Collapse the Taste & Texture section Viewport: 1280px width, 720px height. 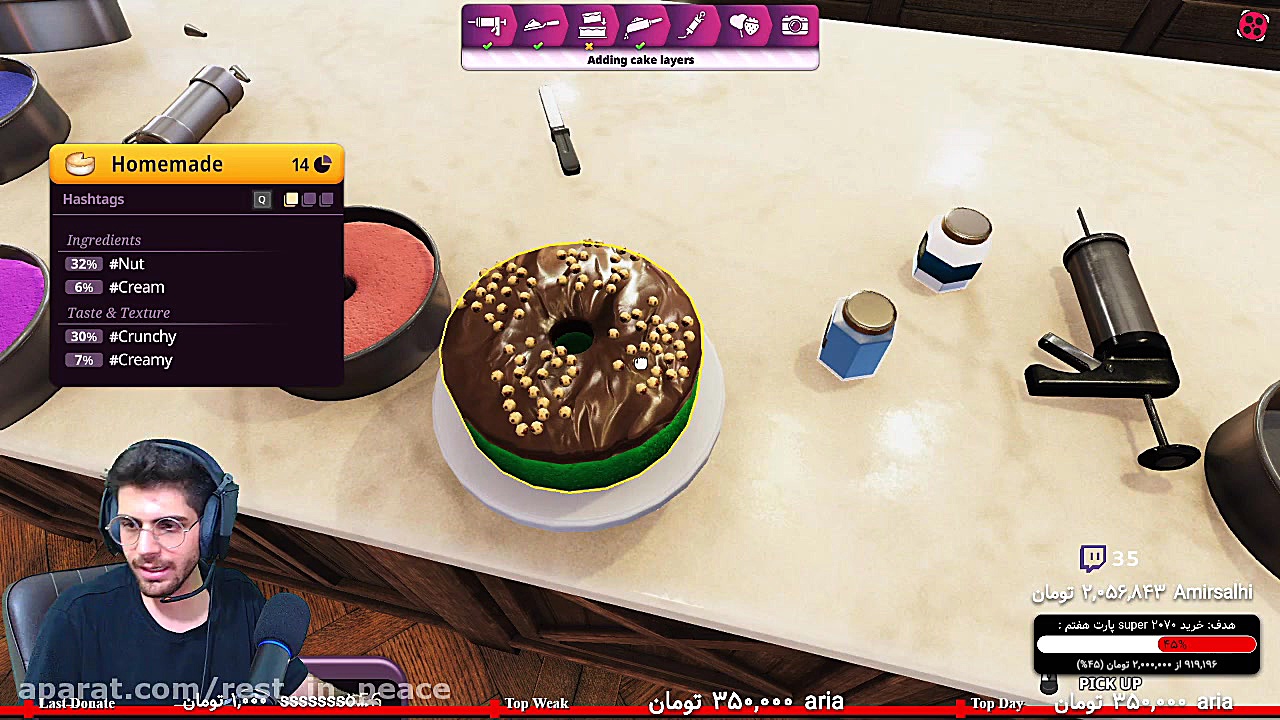click(118, 312)
